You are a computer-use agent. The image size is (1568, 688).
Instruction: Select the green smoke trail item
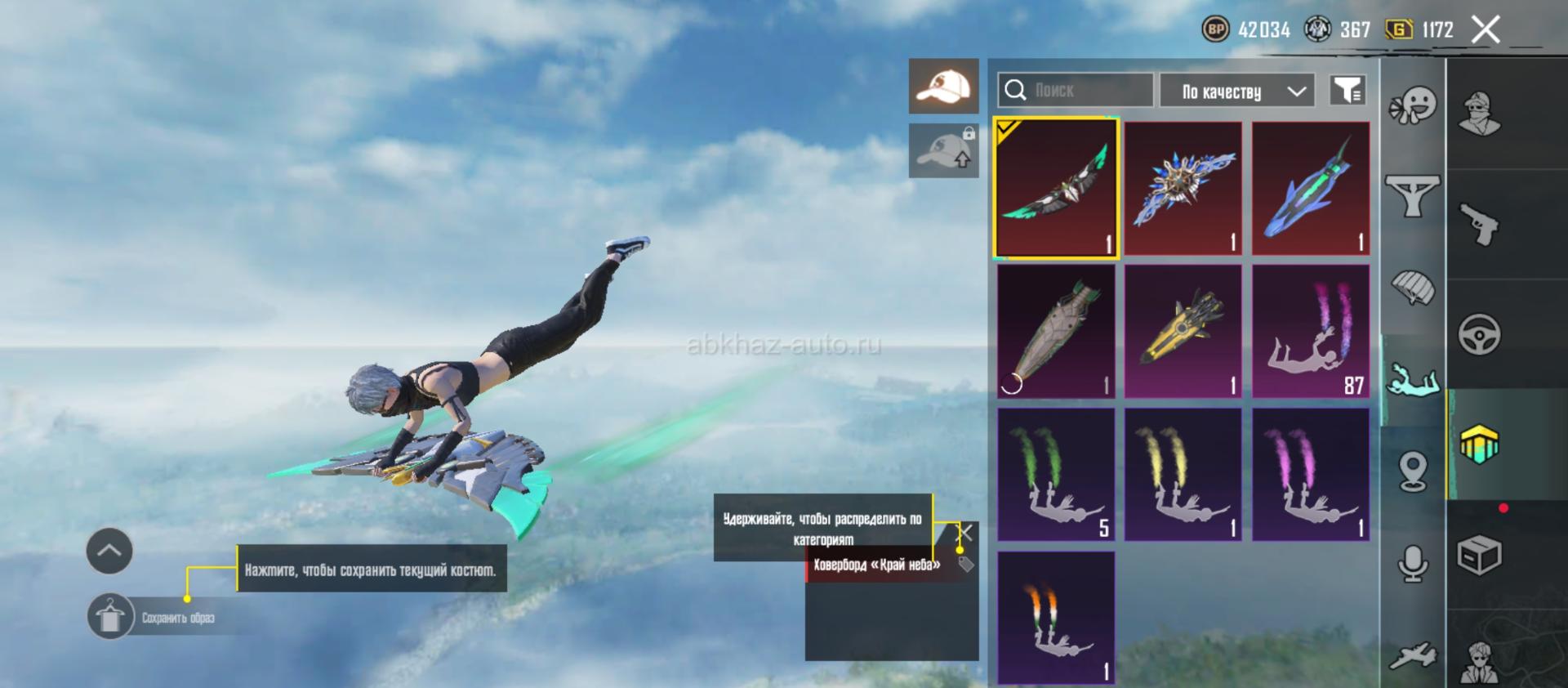pos(1056,475)
